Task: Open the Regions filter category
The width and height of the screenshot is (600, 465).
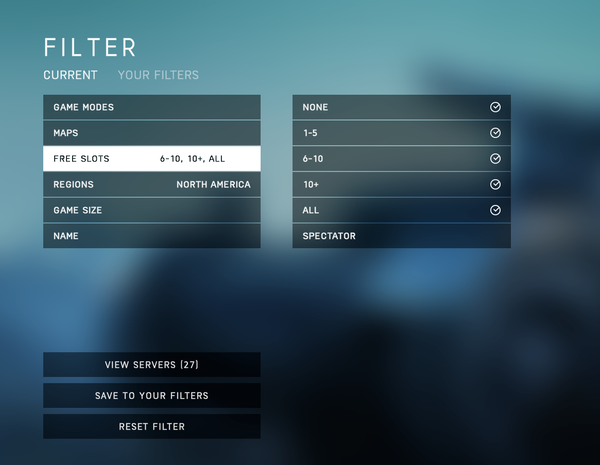Action: coord(151,185)
